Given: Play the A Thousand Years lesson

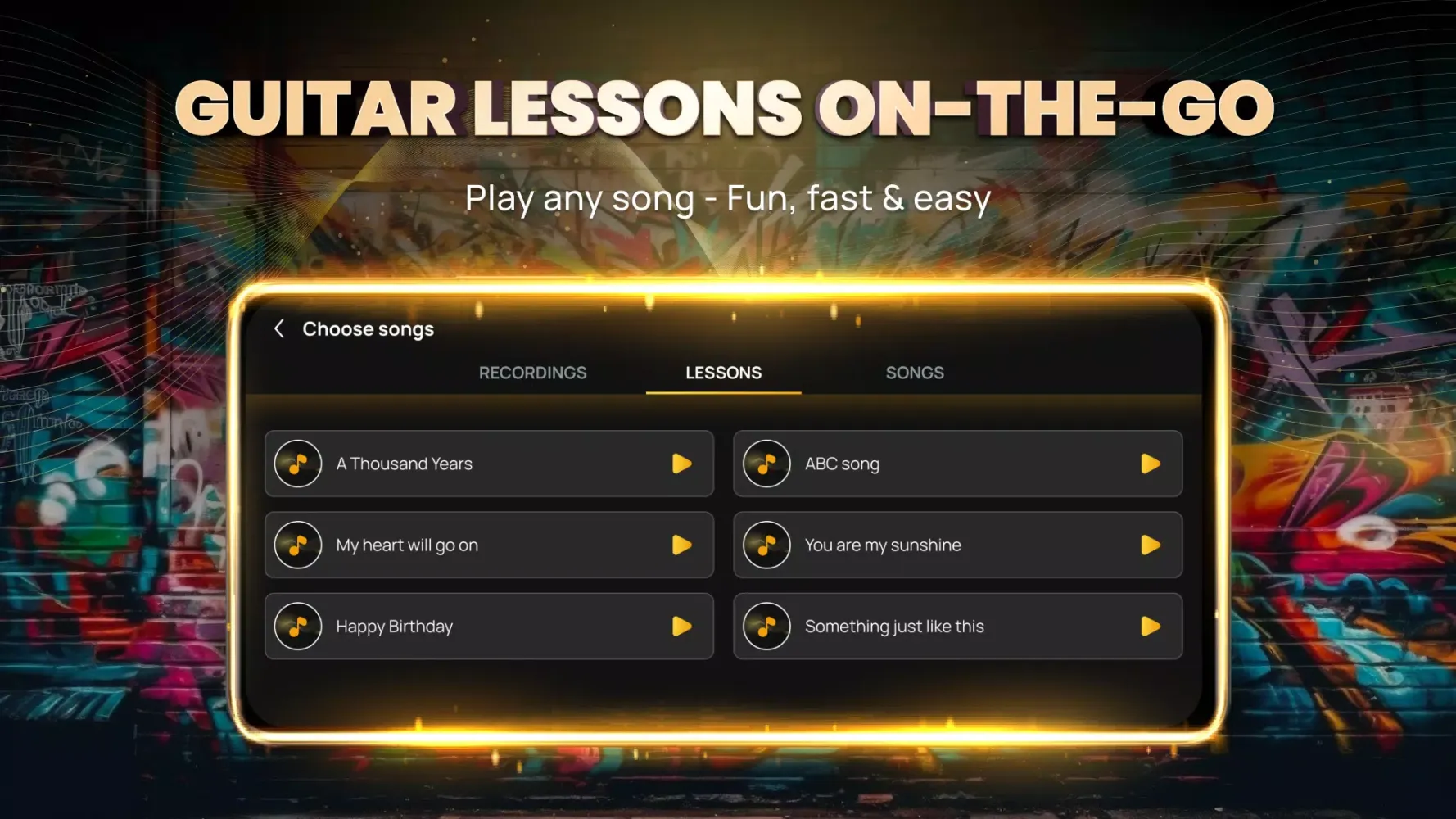Looking at the screenshot, I should click(681, 464).
